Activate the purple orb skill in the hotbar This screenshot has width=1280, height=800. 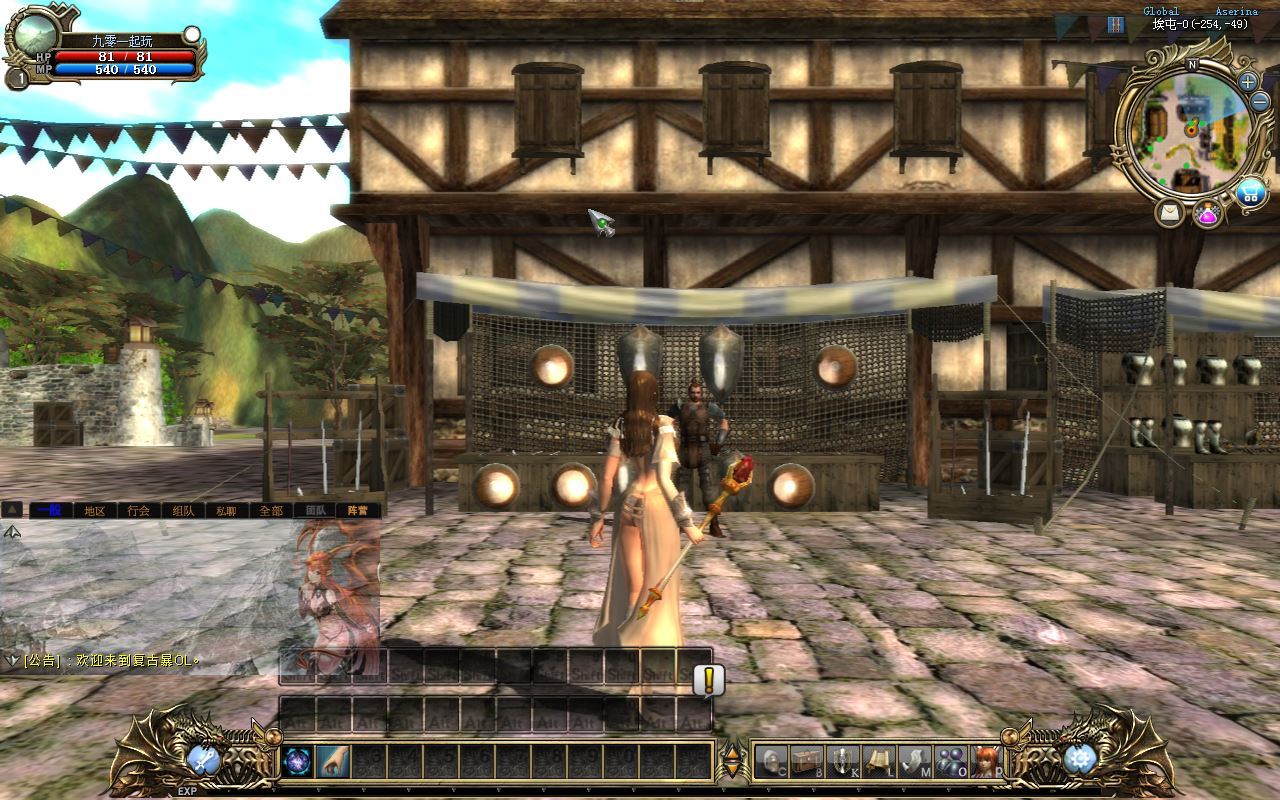(298, 762)
